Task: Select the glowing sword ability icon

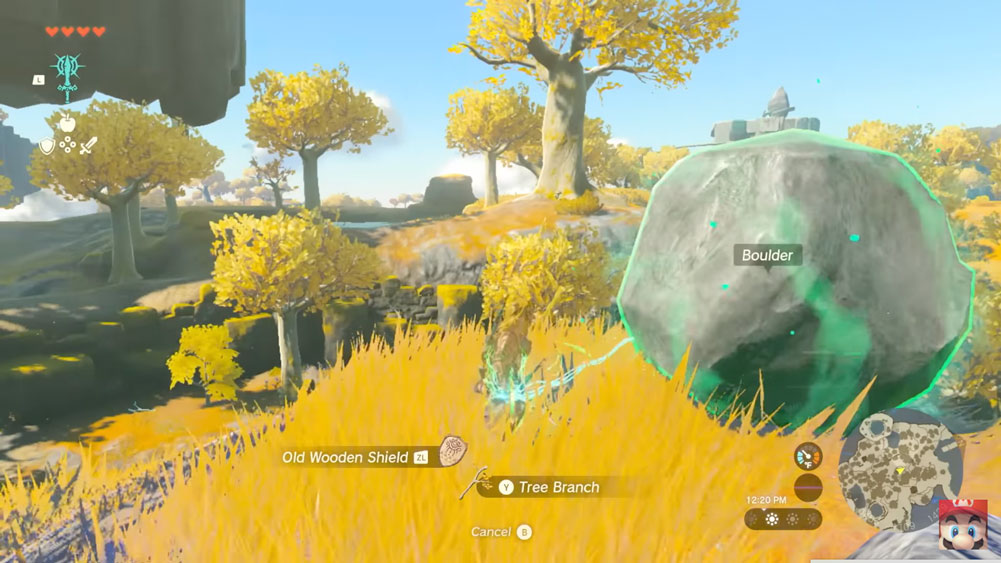Action: (67, 75)
